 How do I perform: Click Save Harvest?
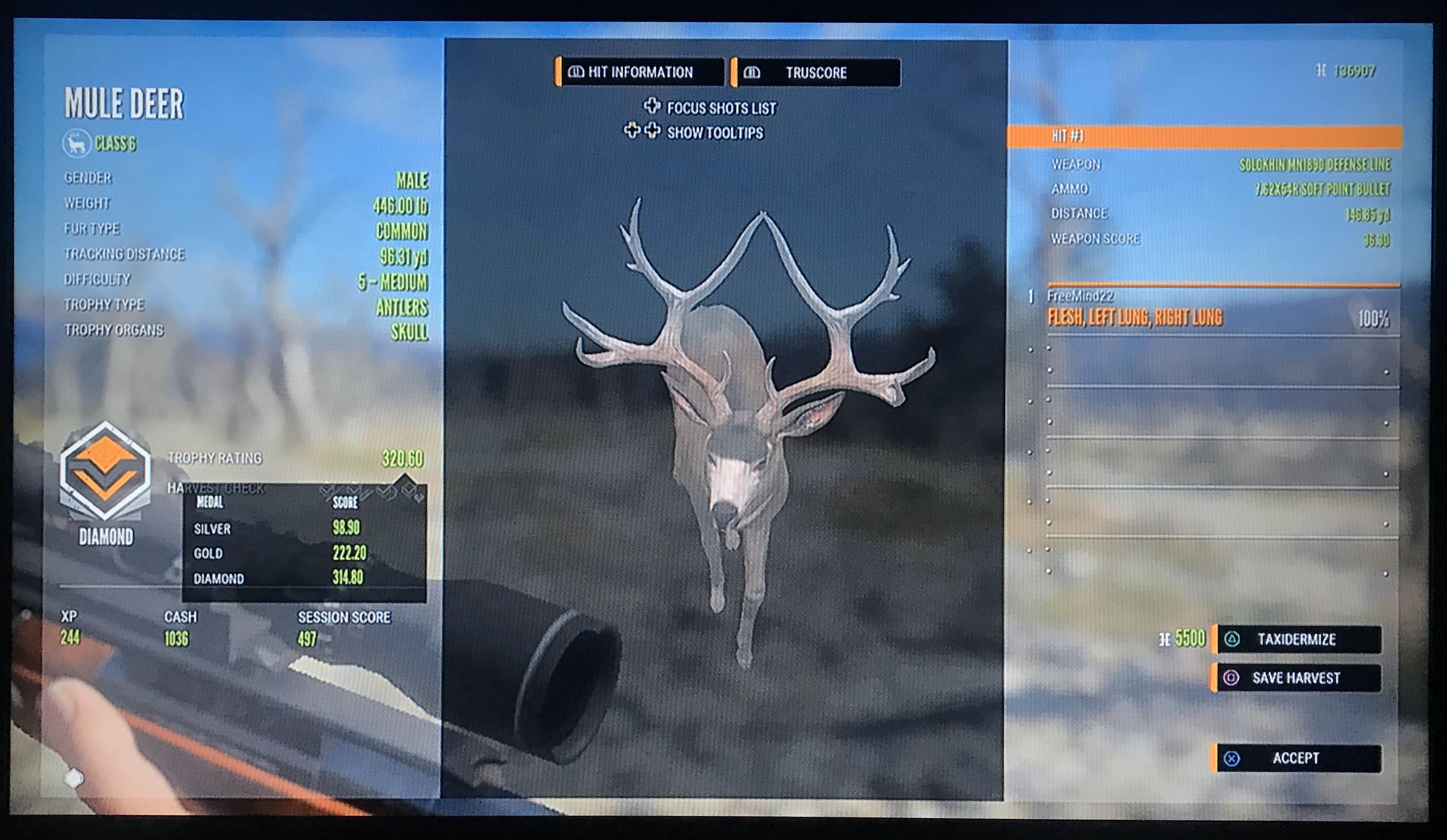[x=1315, y=678]
